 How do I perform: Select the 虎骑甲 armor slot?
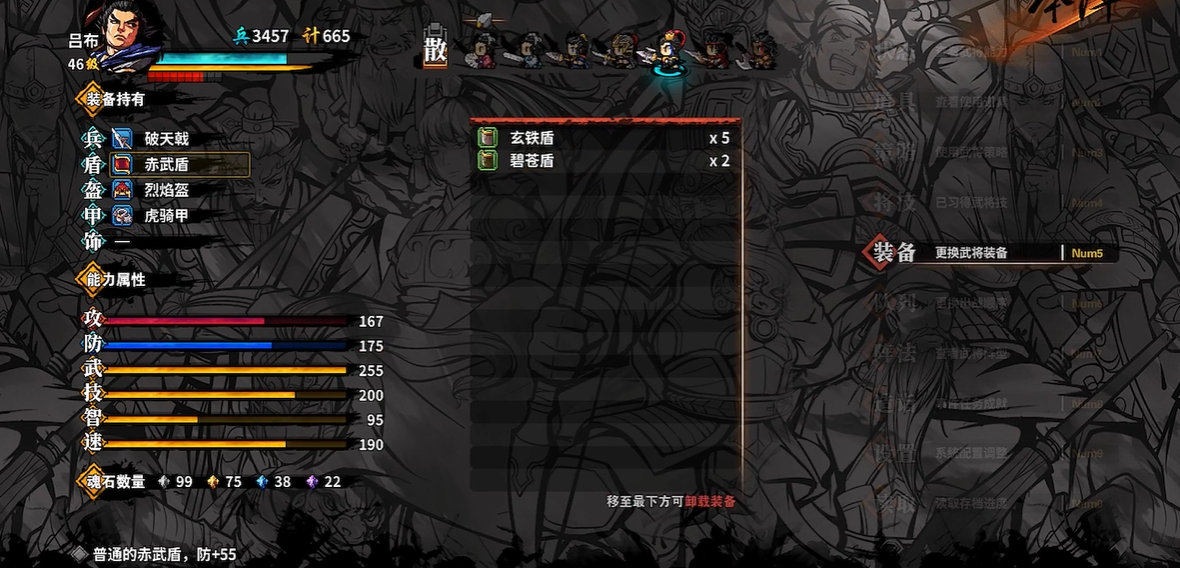[166, 215]
